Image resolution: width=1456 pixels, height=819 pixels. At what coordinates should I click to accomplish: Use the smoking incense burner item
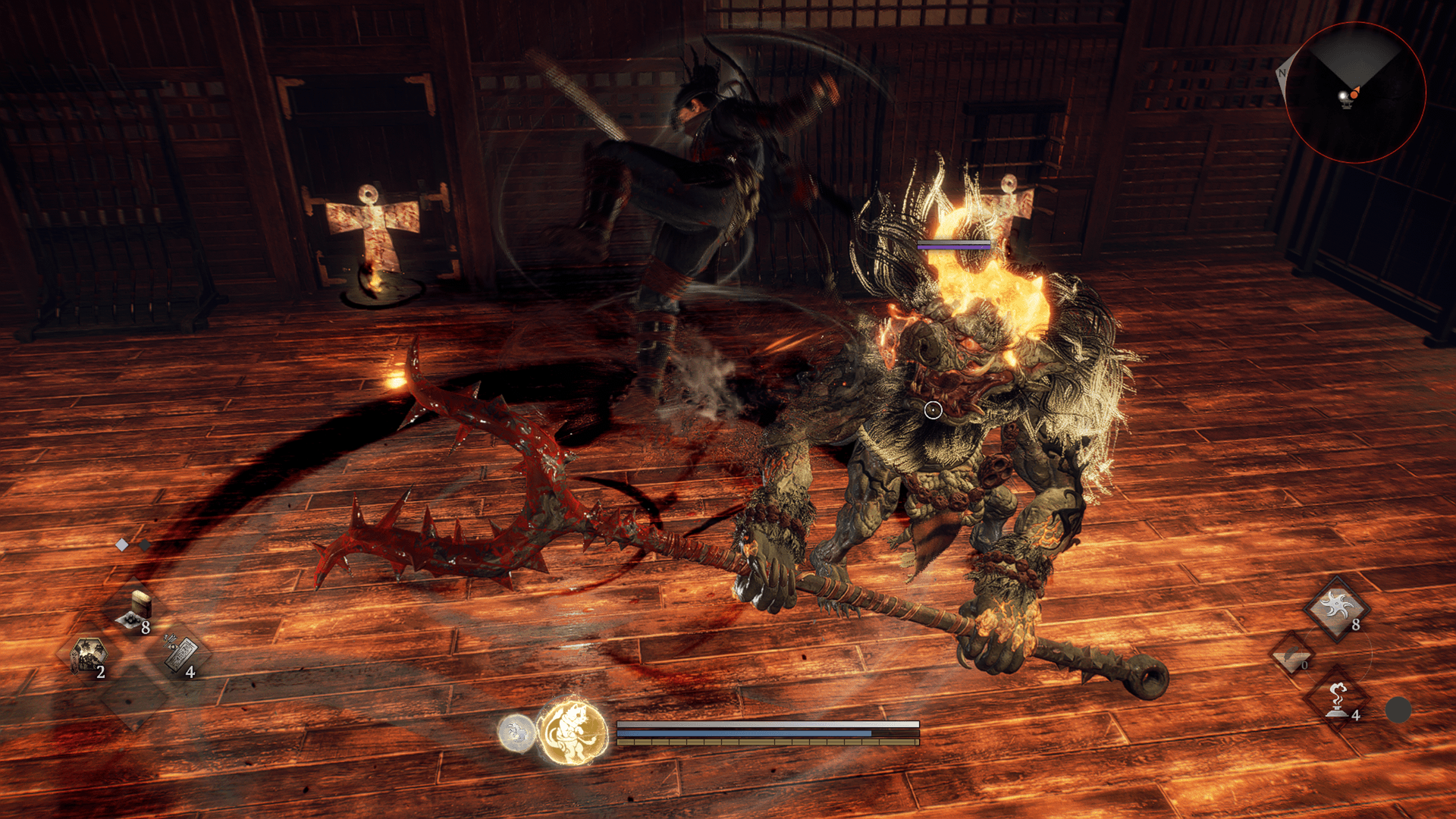pos(1336,699)
